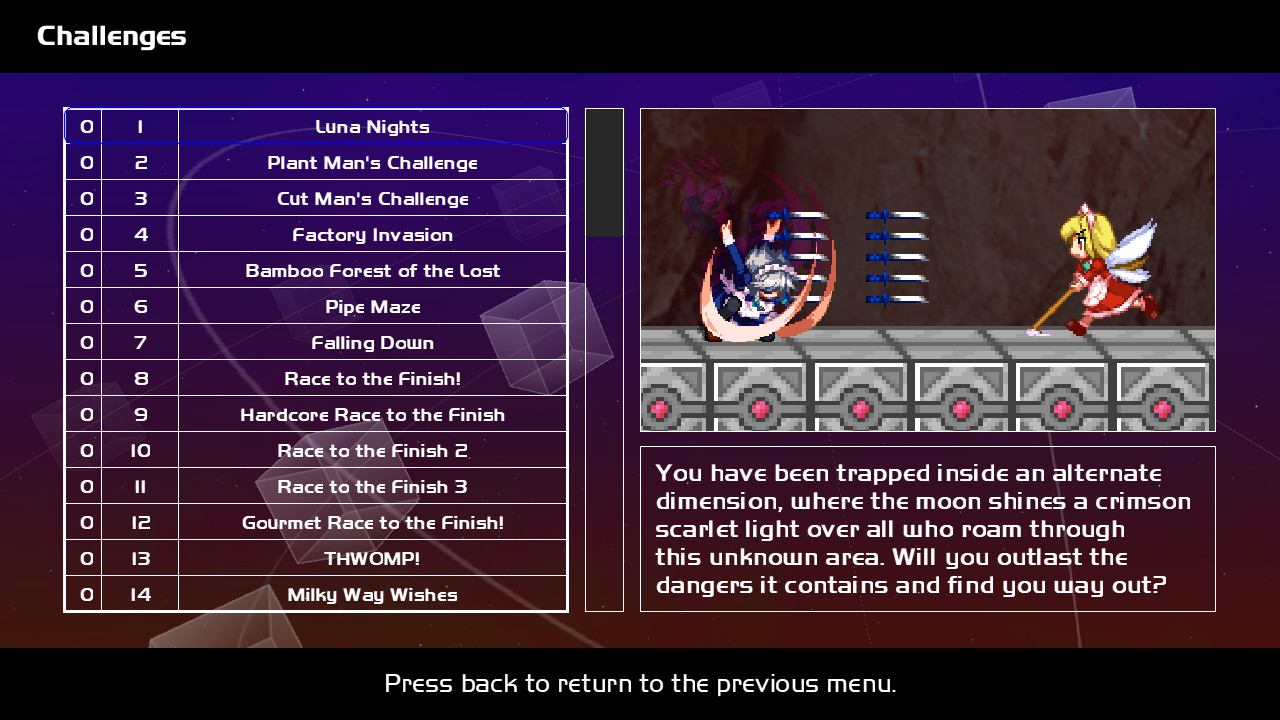The image size is (1280, 720).
Task: Select the Luna Nights challenge
Action: click(373, 127)
